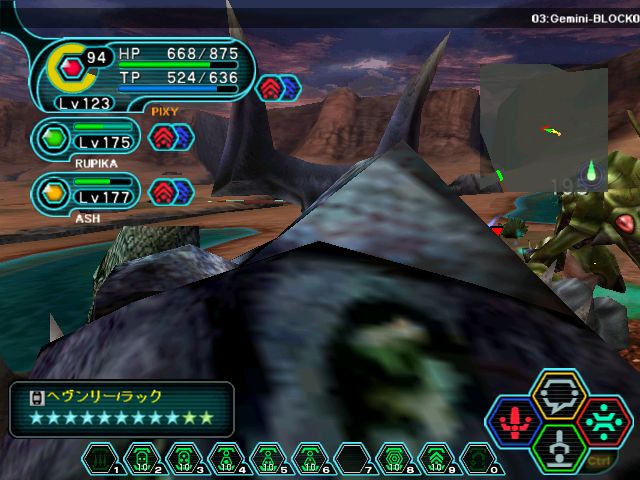Use quick slot number 2 item

click(x=143, y=459)
